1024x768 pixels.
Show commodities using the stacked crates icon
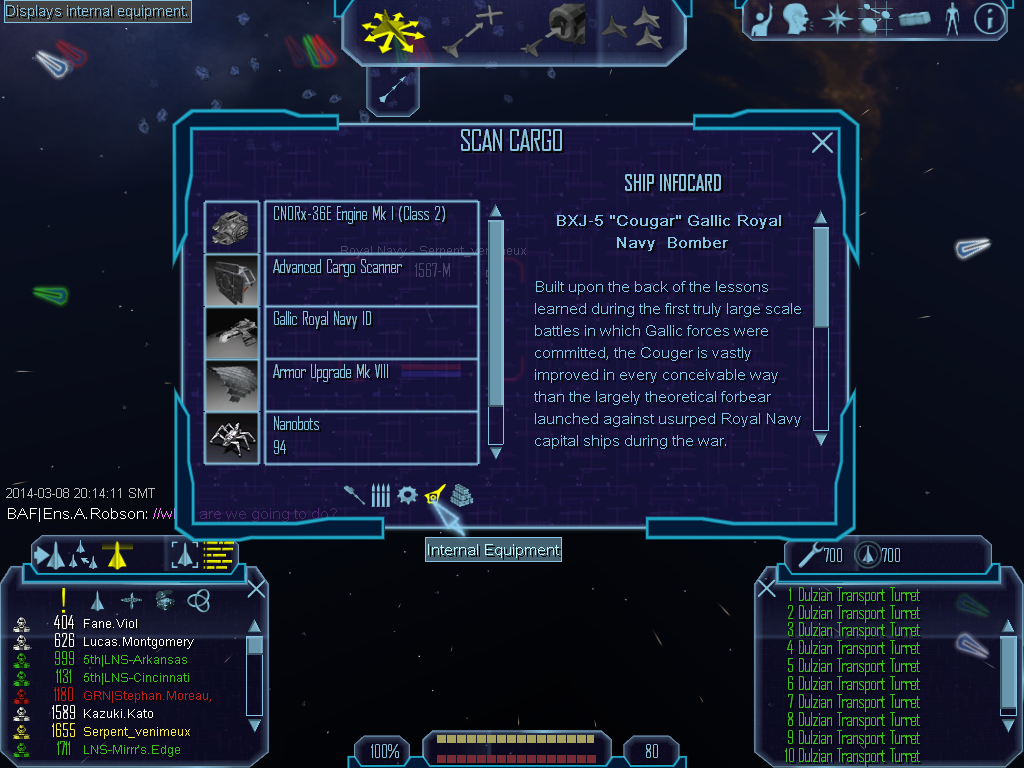[x=461, y=495]
